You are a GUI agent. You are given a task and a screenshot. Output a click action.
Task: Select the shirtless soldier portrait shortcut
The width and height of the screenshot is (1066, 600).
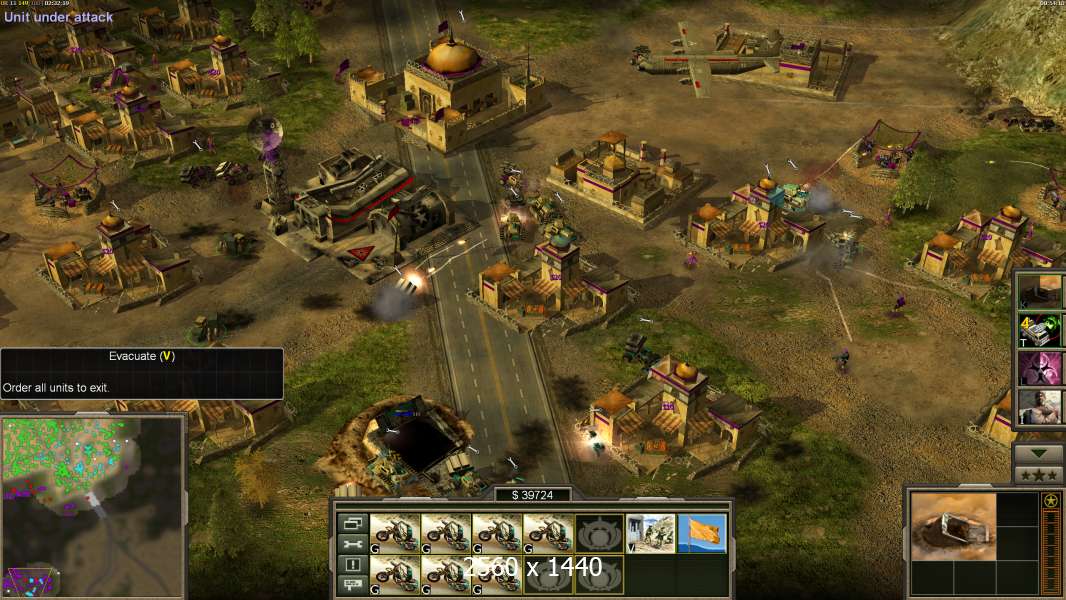point(1038,407)
